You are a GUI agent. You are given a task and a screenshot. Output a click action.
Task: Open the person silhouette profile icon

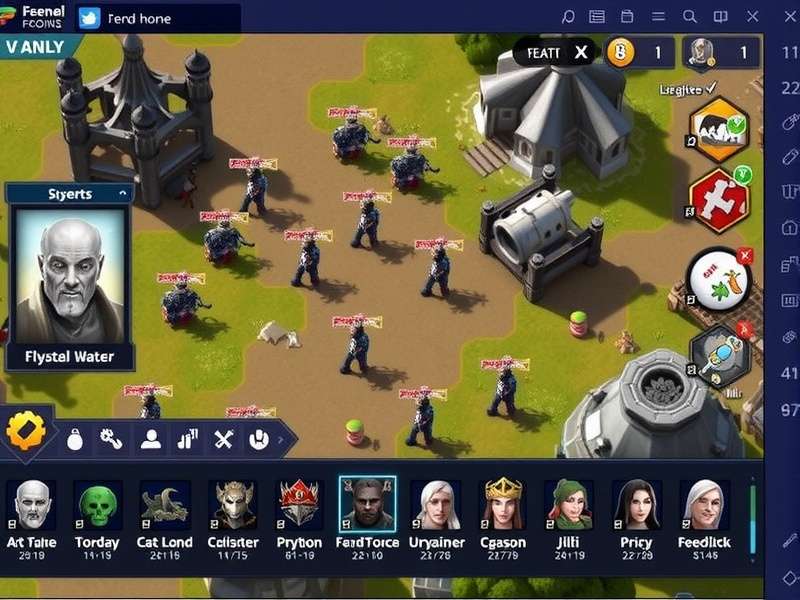(150, 438)
